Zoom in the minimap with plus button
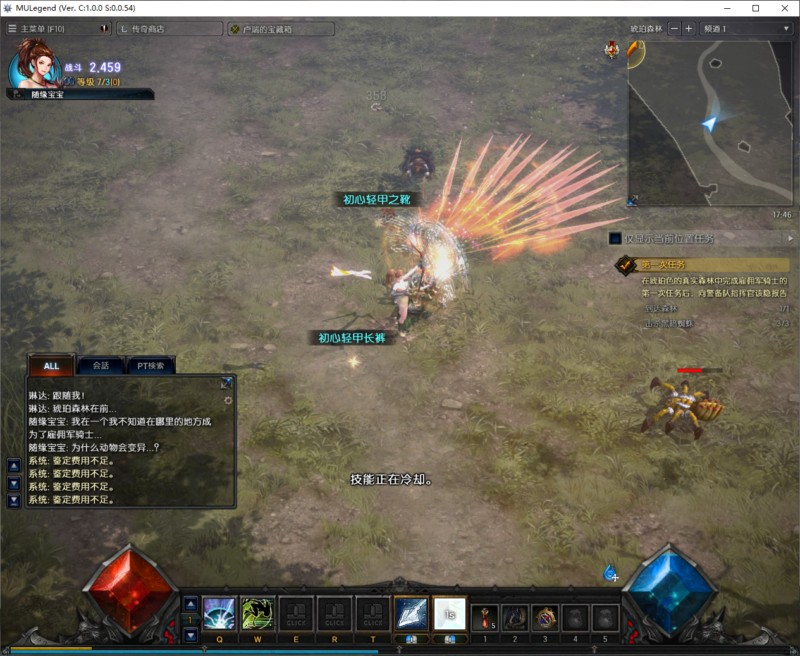Screen dimensions: 800x656 [x=688, y=29]
